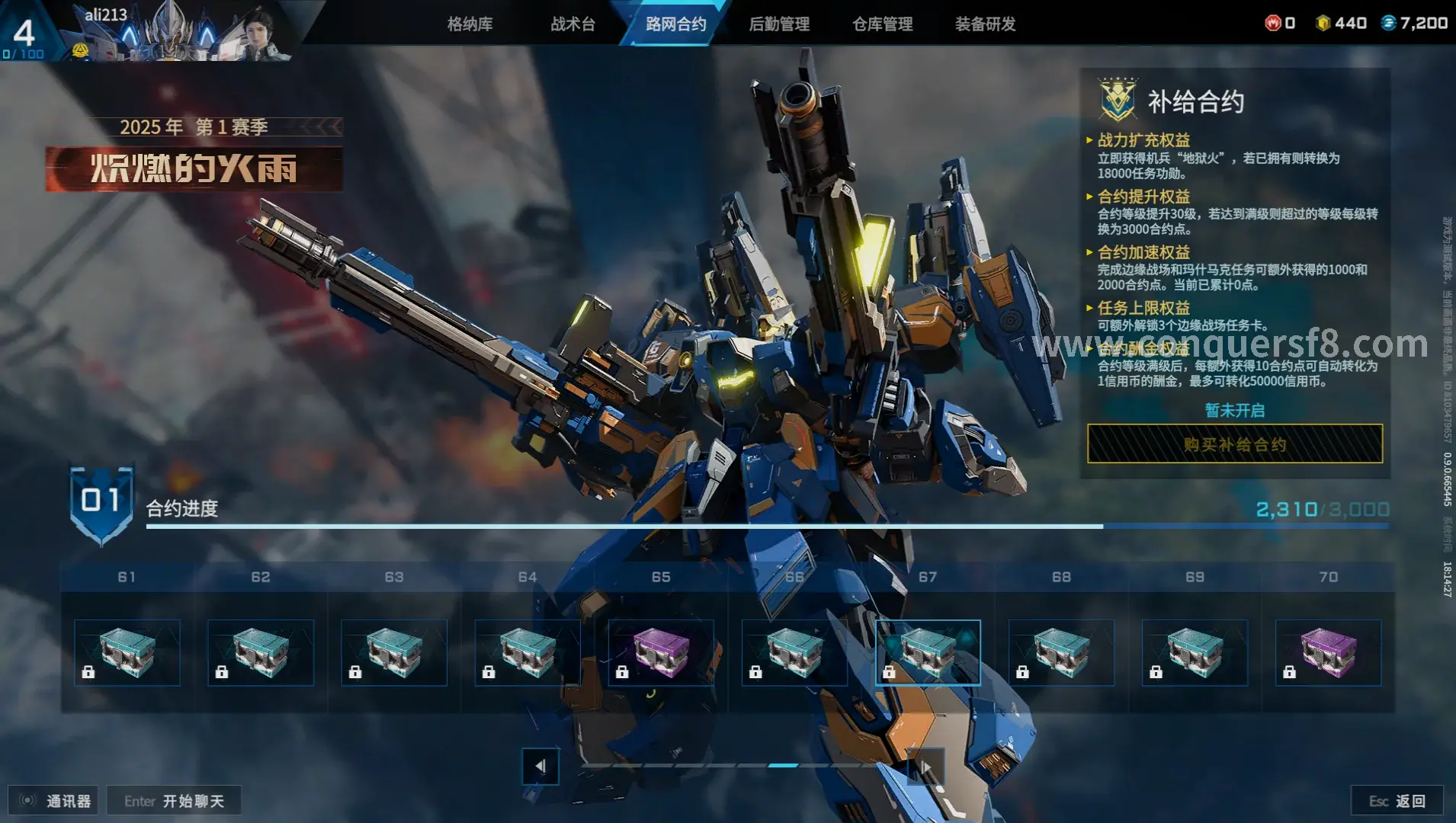The width and height of the screenshot is (1456, 823).
Task: Select the purple crate at level 65
Action: point(661,652)
